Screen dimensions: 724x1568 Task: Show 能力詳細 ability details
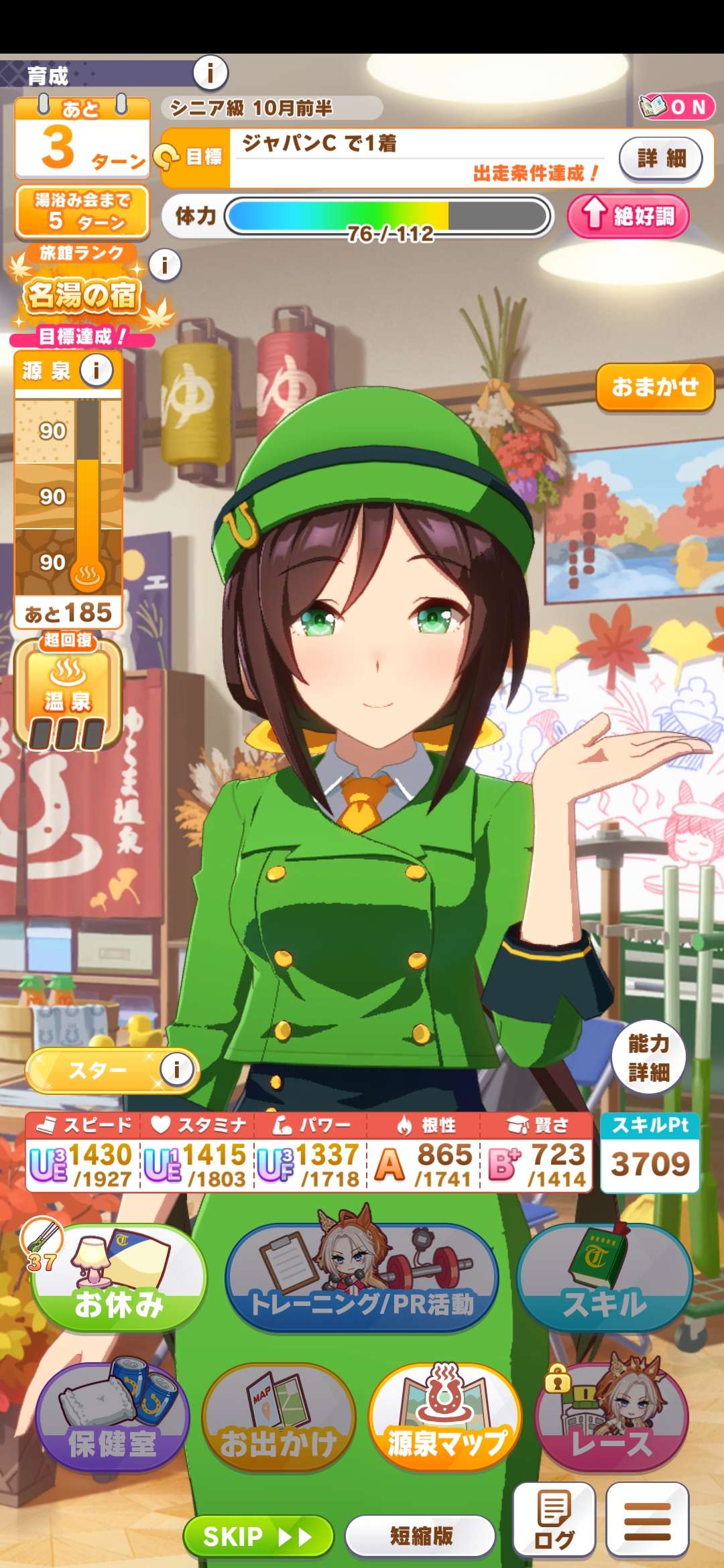tap(648, 1057)
